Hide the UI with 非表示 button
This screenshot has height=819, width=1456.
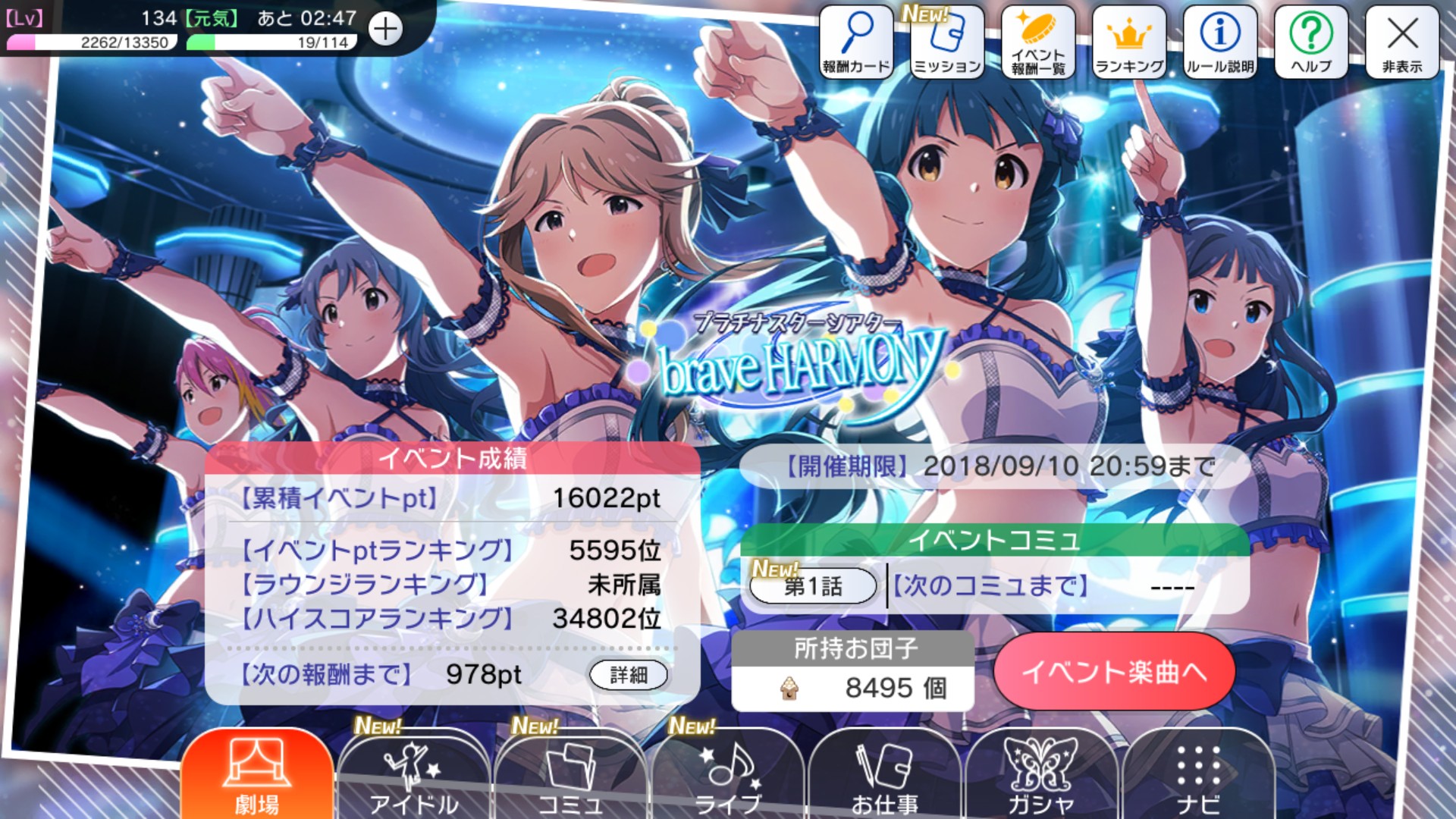(x=1402, y=39)
